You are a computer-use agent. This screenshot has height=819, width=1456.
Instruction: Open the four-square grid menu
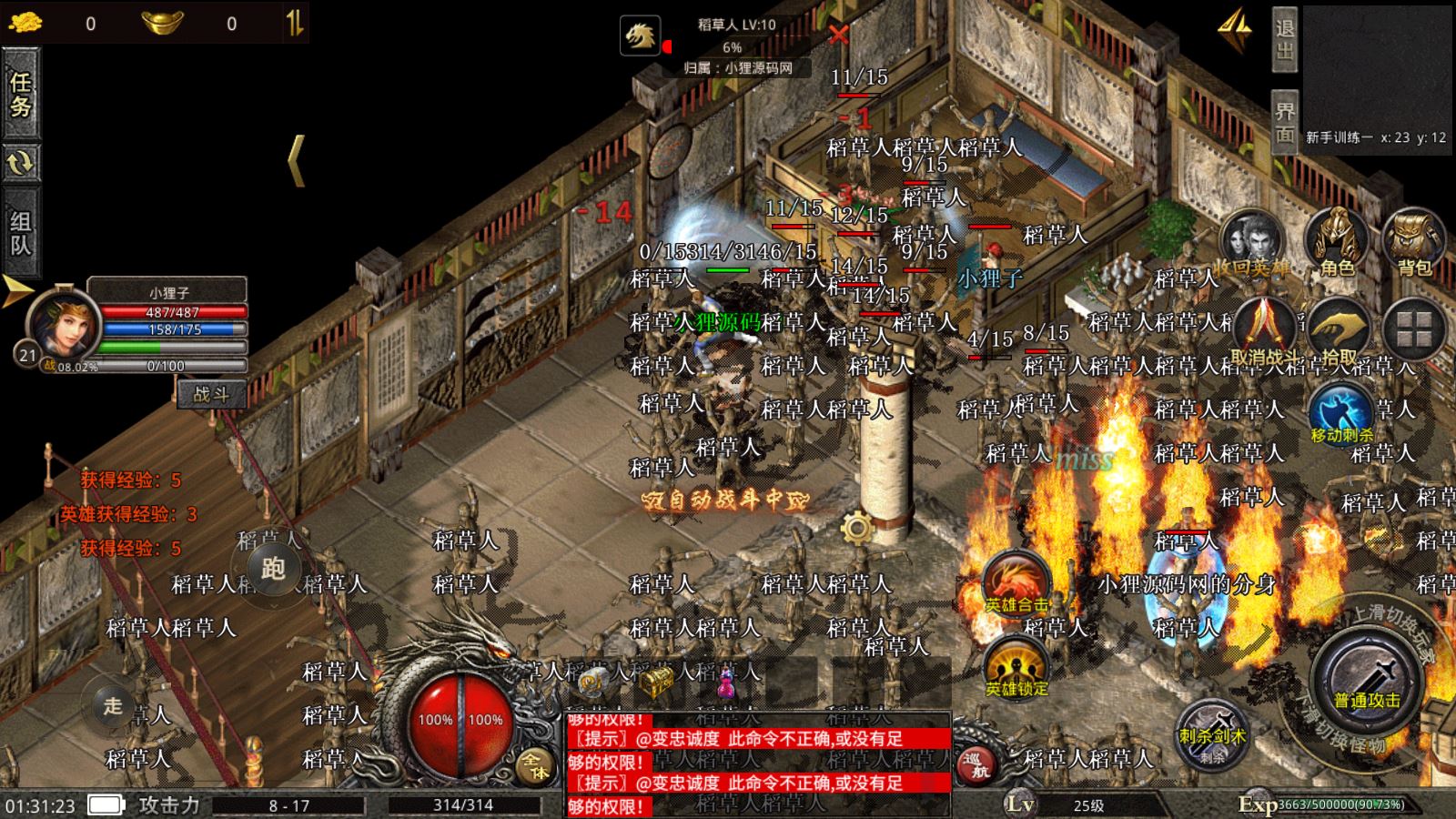click(x=1414, y=329)
